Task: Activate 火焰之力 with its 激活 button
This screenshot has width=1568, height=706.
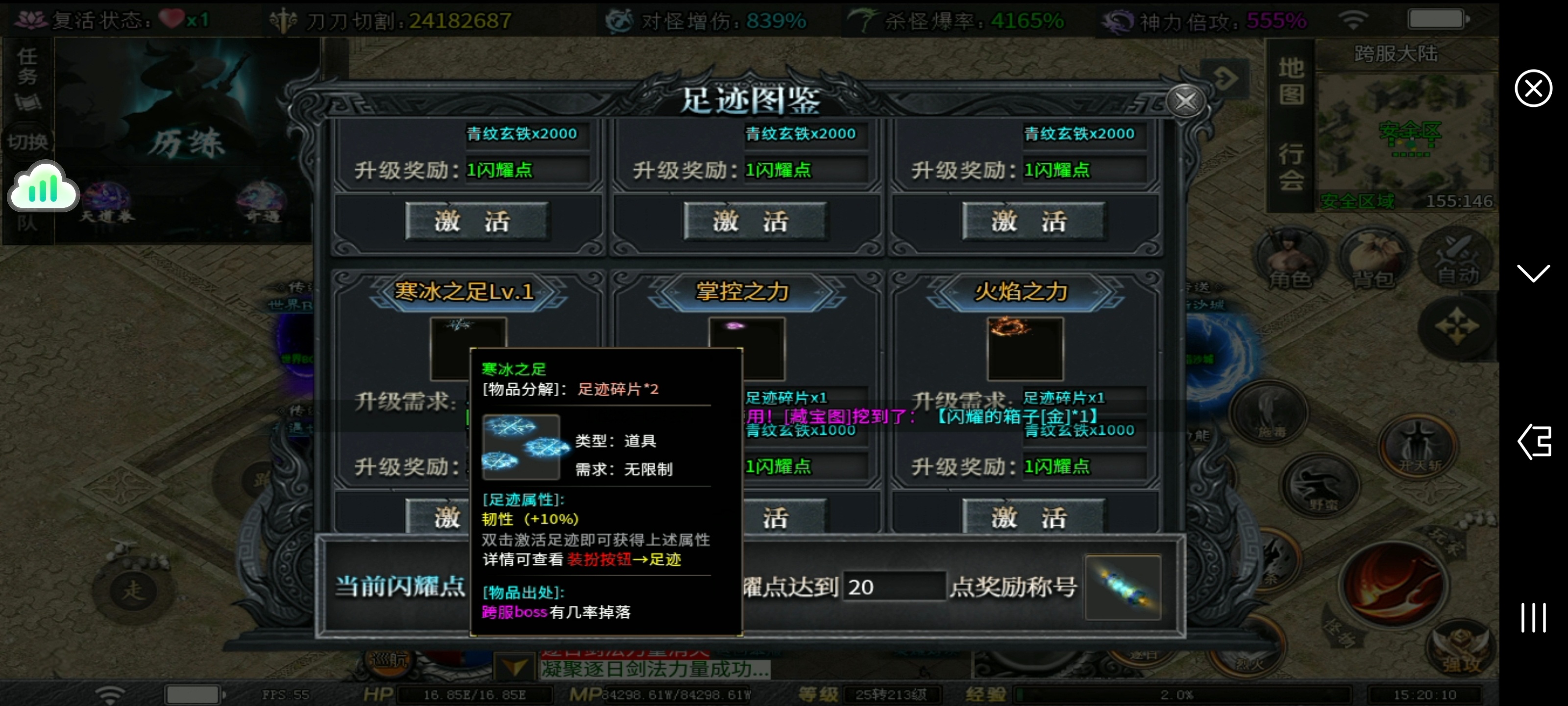Action: click(x=1033, y=516)
